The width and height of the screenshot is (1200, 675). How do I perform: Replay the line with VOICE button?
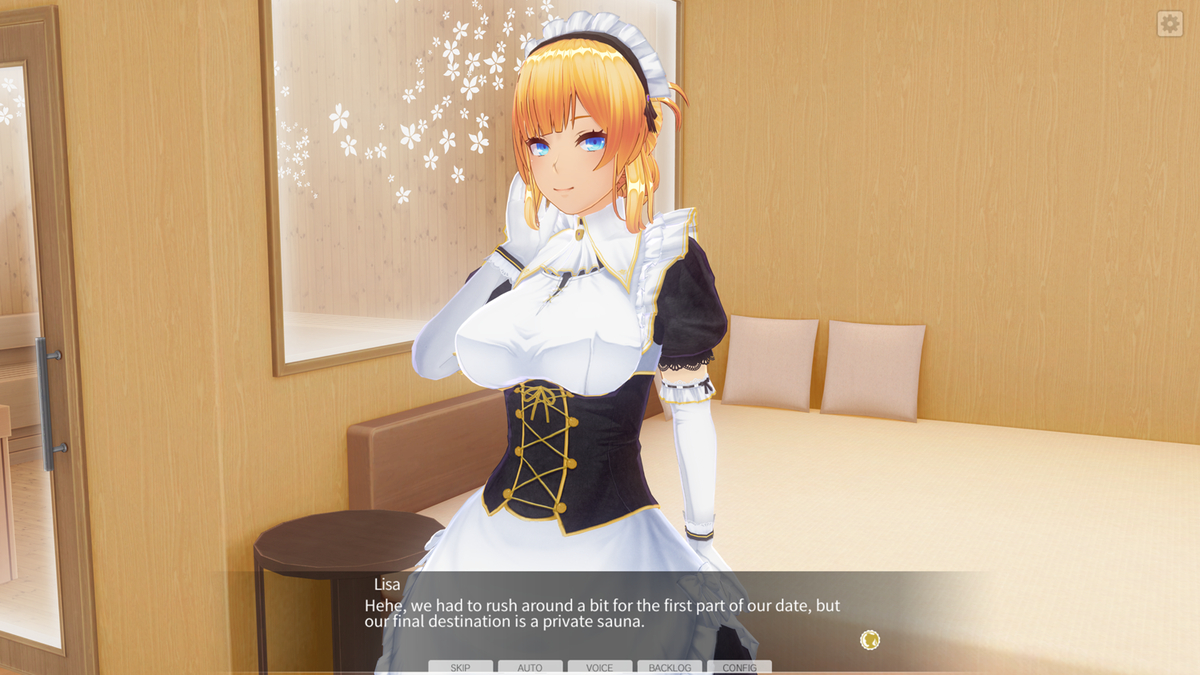600,667
